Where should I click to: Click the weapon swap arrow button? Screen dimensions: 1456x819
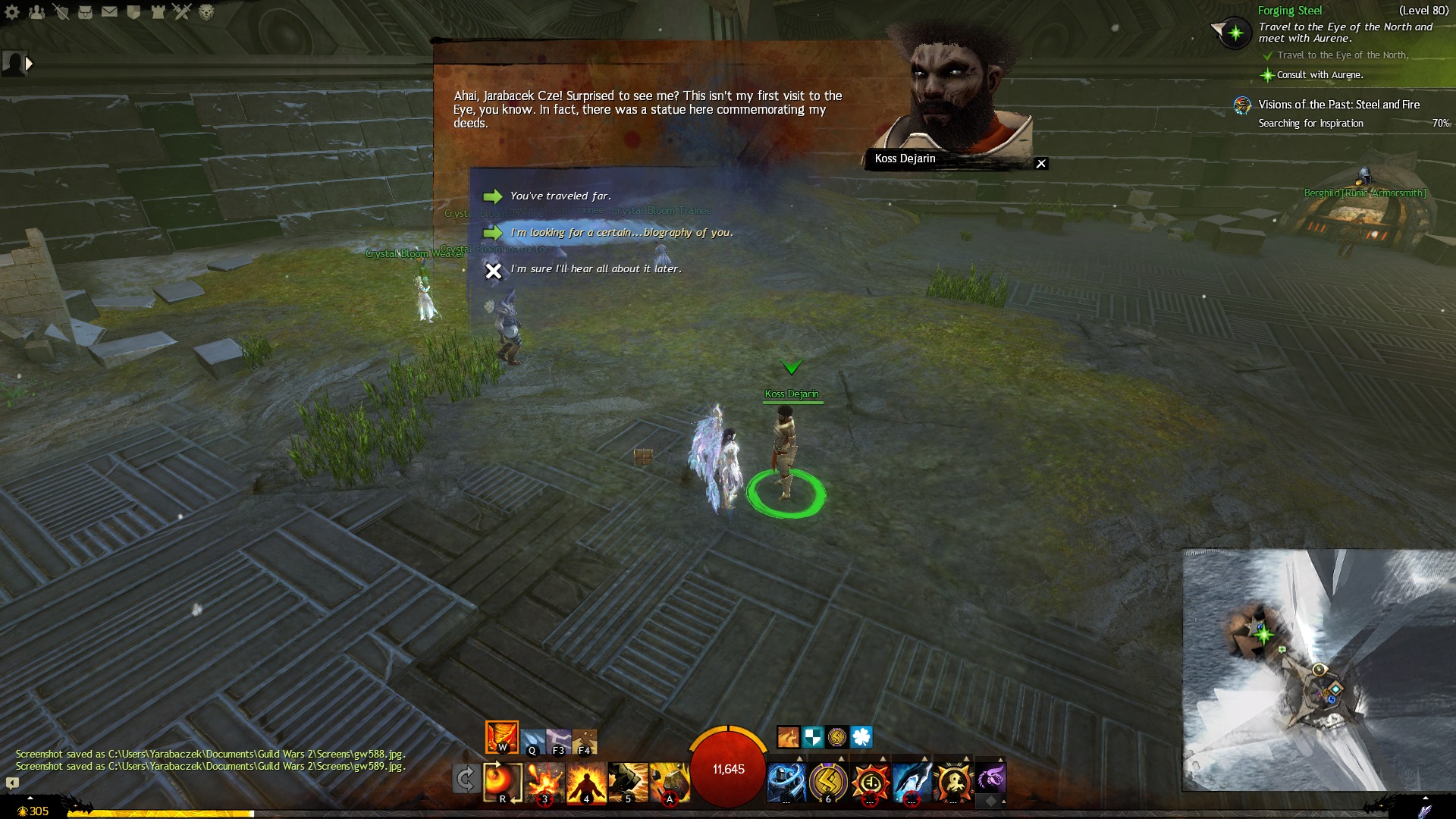[x=465, y=779]
